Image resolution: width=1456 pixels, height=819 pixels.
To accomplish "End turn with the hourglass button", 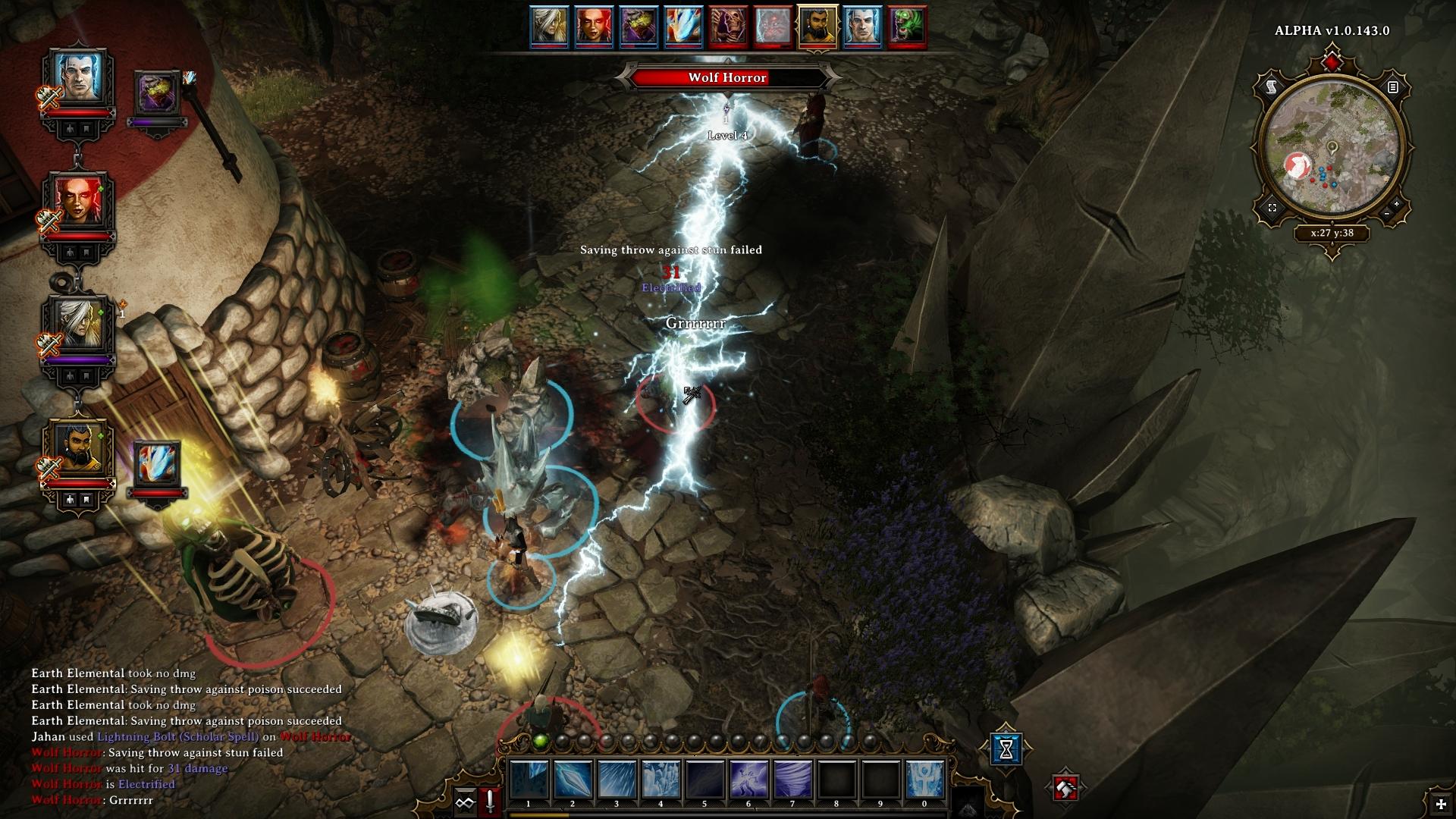I will [1006, 748].
